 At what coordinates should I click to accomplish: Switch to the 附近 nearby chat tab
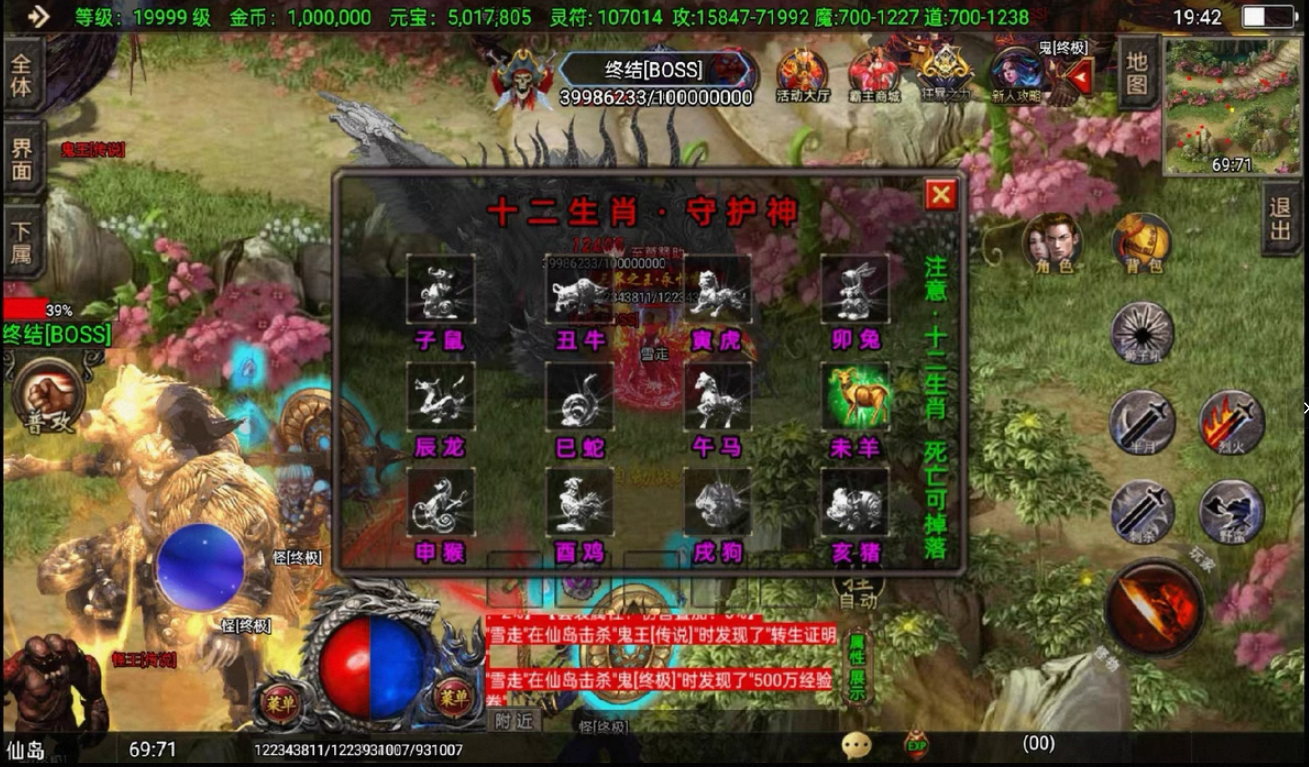[514, 720]
